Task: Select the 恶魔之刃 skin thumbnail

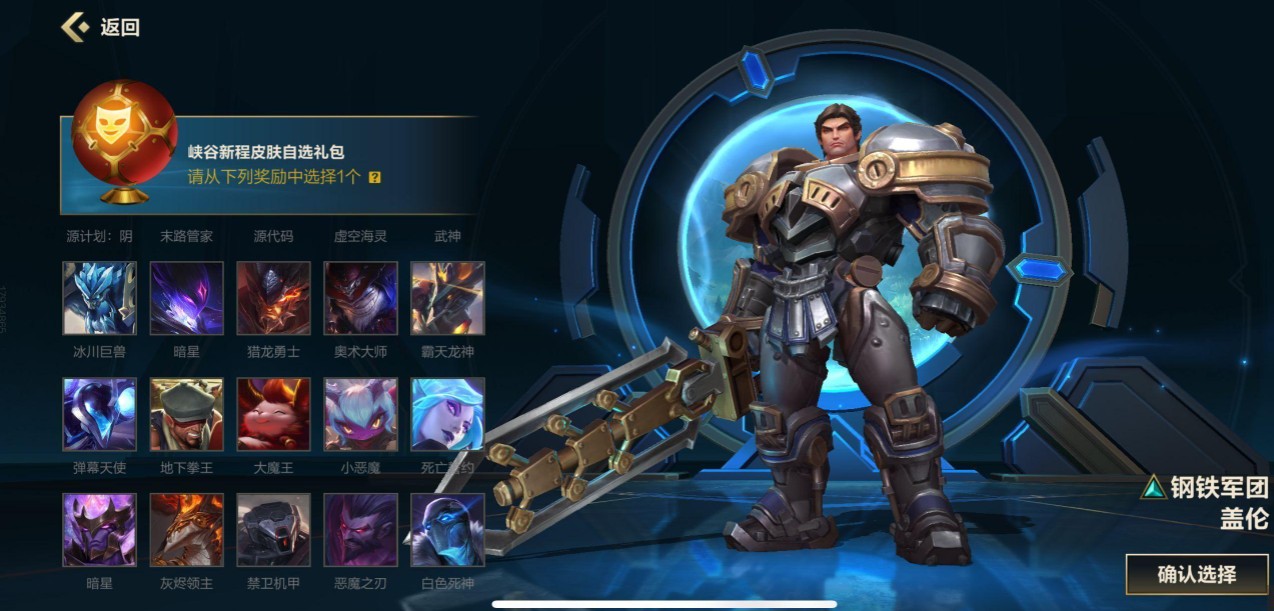Action: (x=361, y=530)
